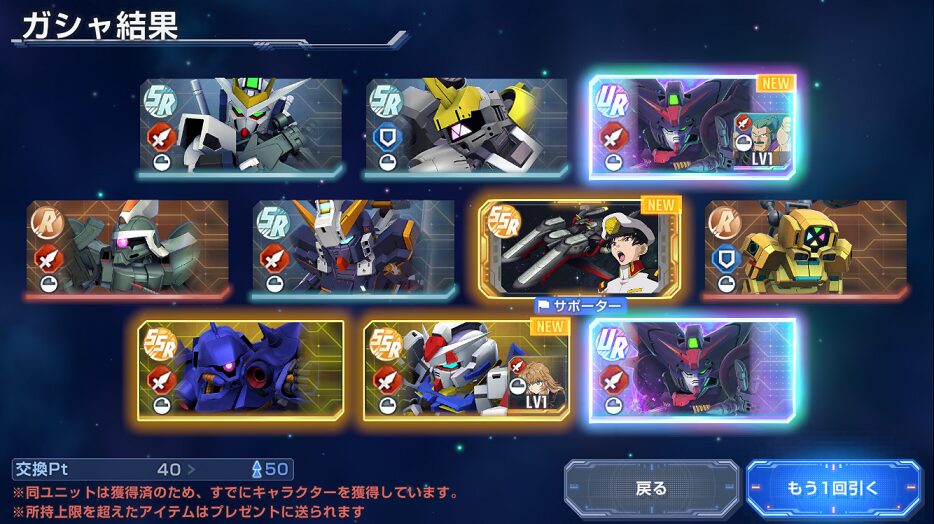Viewport: 934px width, 524px height.
Task: Open the NEW UR card with pilot
Action: click(692, 127)
